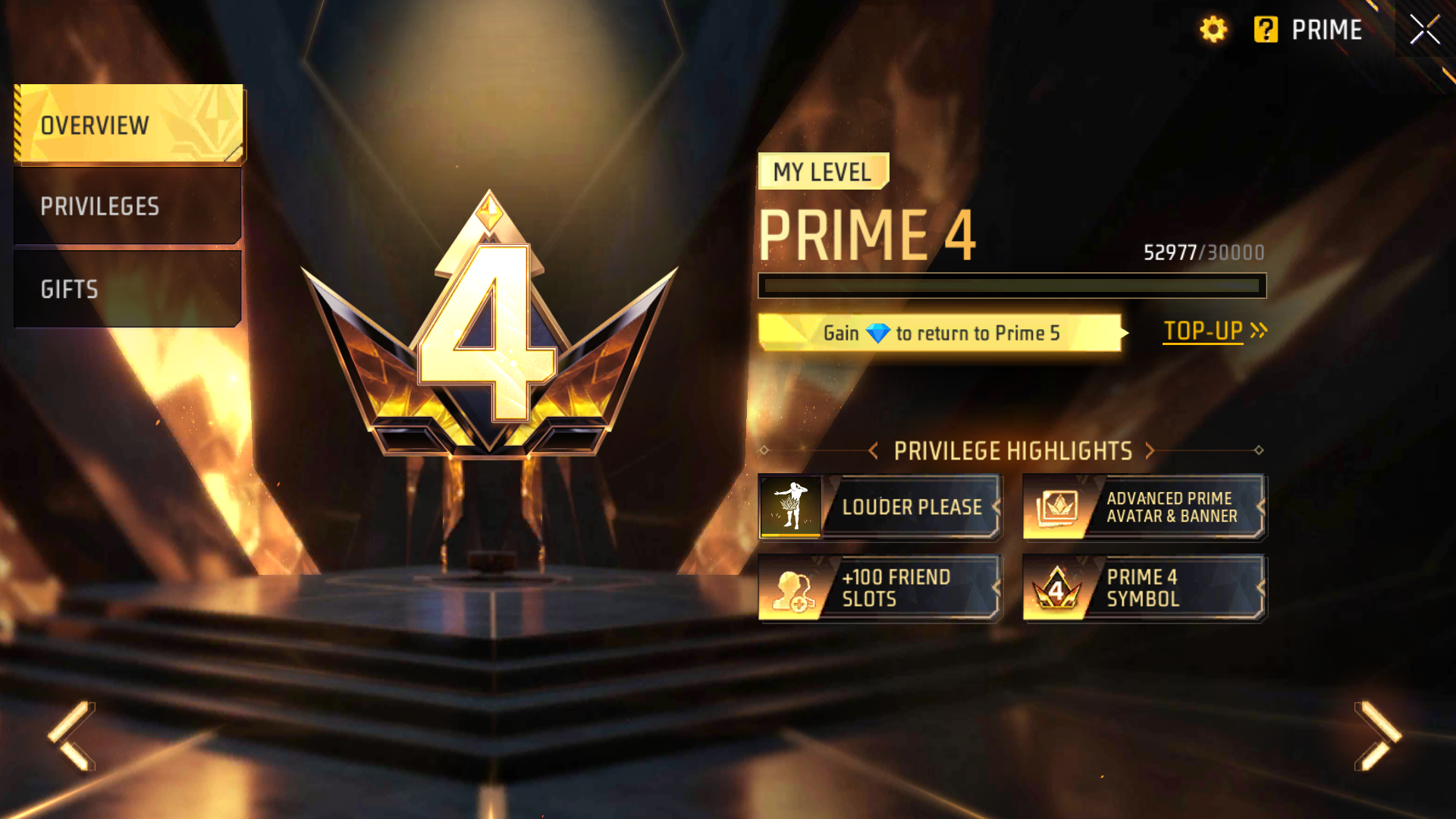Click the question mark help icon
The image size is (1456, 819).
(x=1265, y=30)
